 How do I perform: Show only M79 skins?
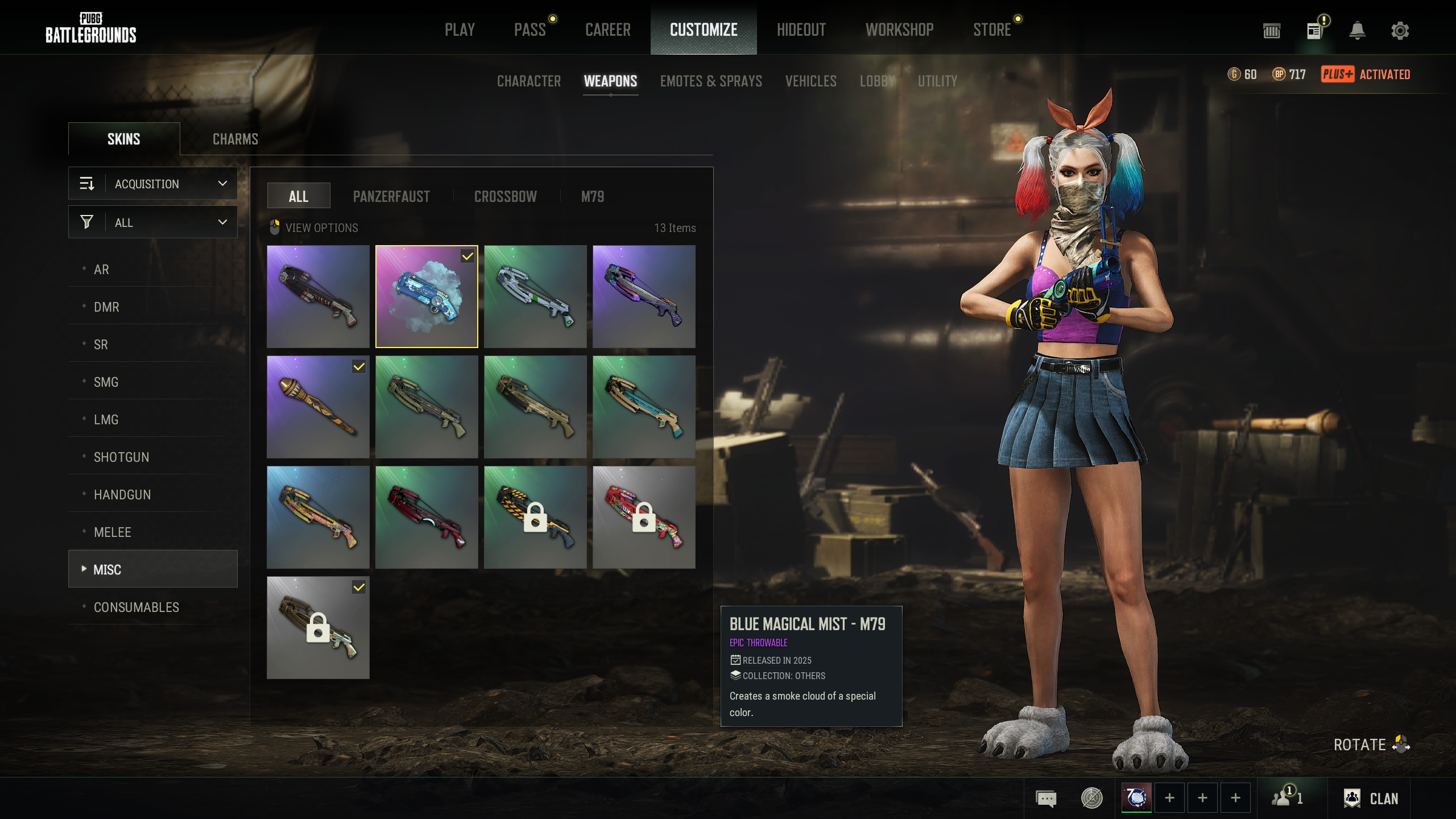point(592,197)
